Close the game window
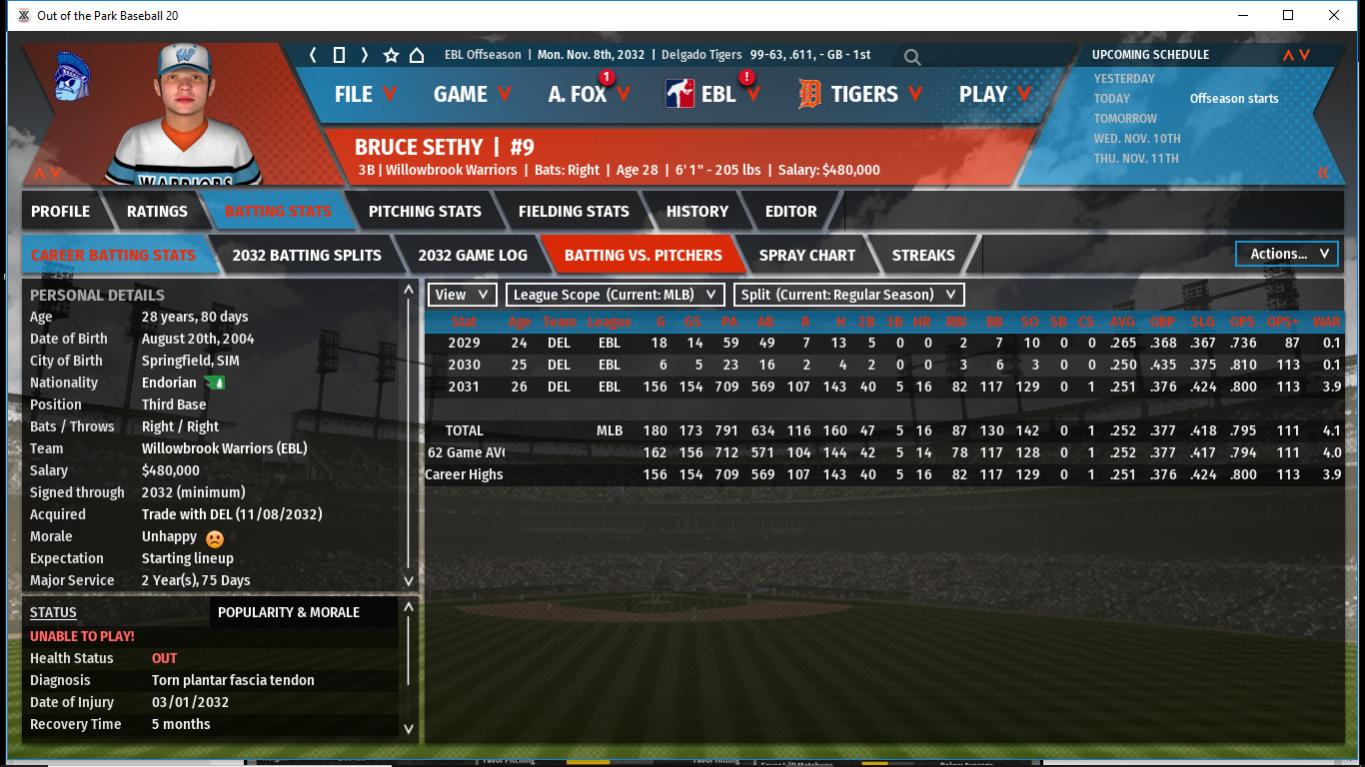The image size is (1365, 767). 1333,15
